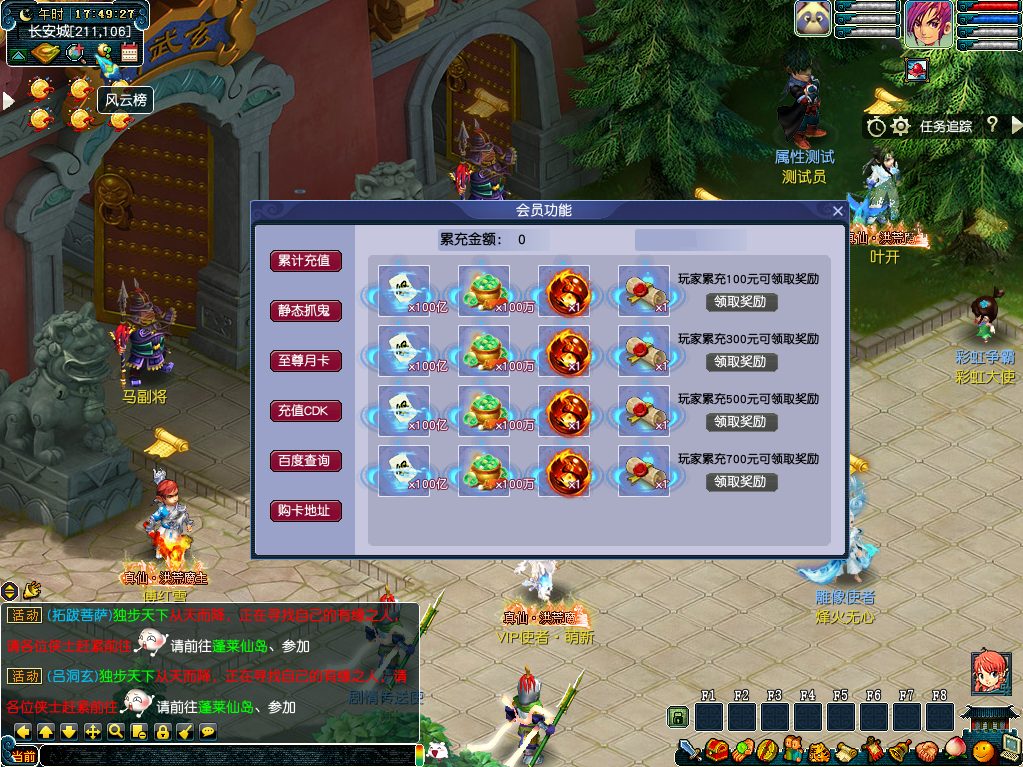Switch to the 静态抓鬼 section

click(x=305, y=311)
